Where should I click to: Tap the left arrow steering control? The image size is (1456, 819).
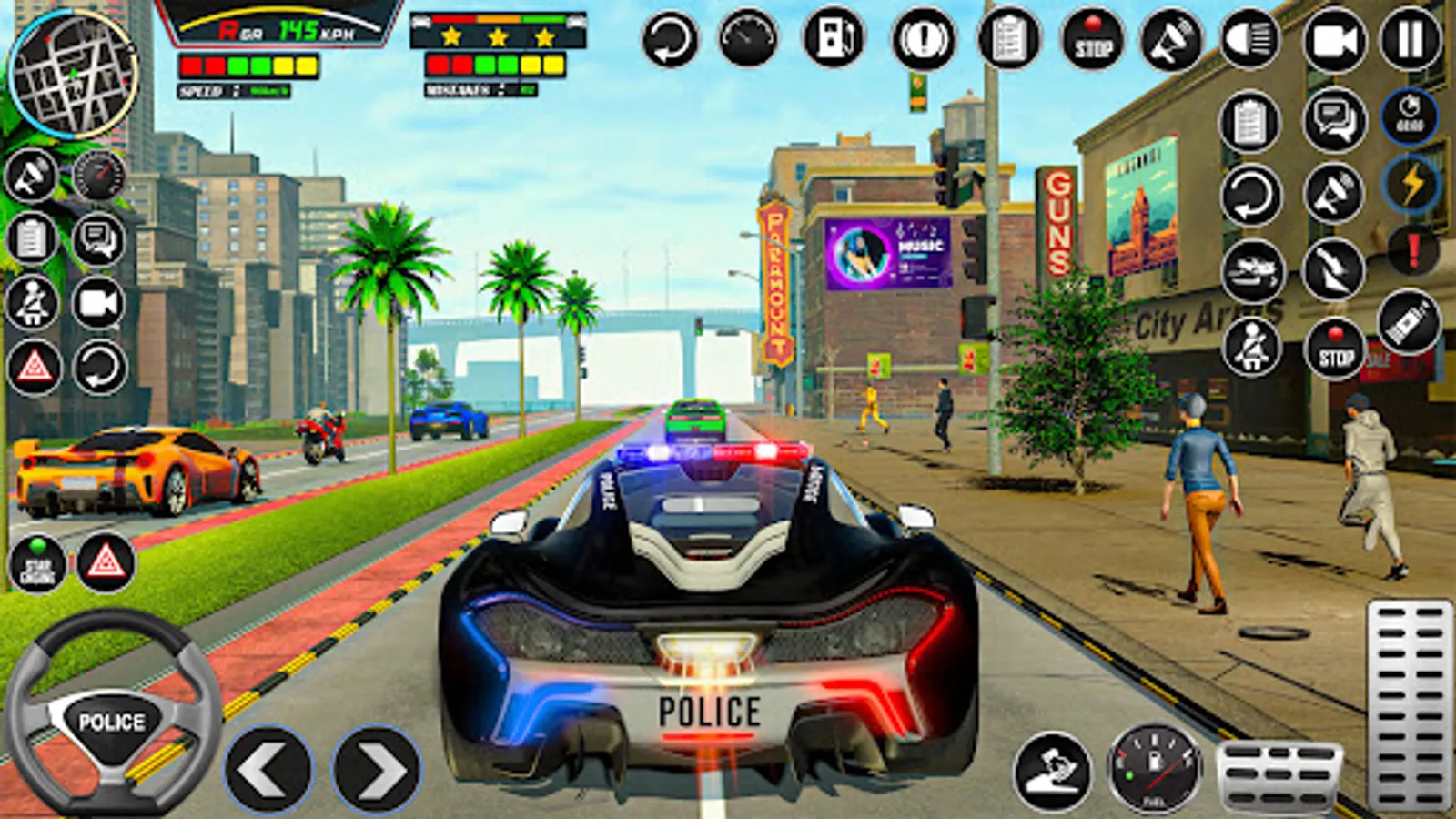[x=268, y=767]
